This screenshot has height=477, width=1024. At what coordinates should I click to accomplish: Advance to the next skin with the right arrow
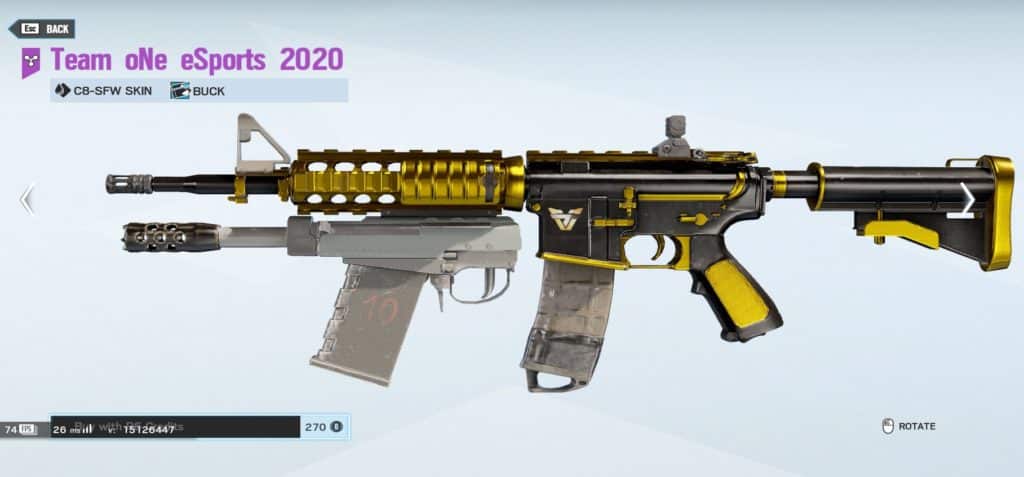click(967, 198)
